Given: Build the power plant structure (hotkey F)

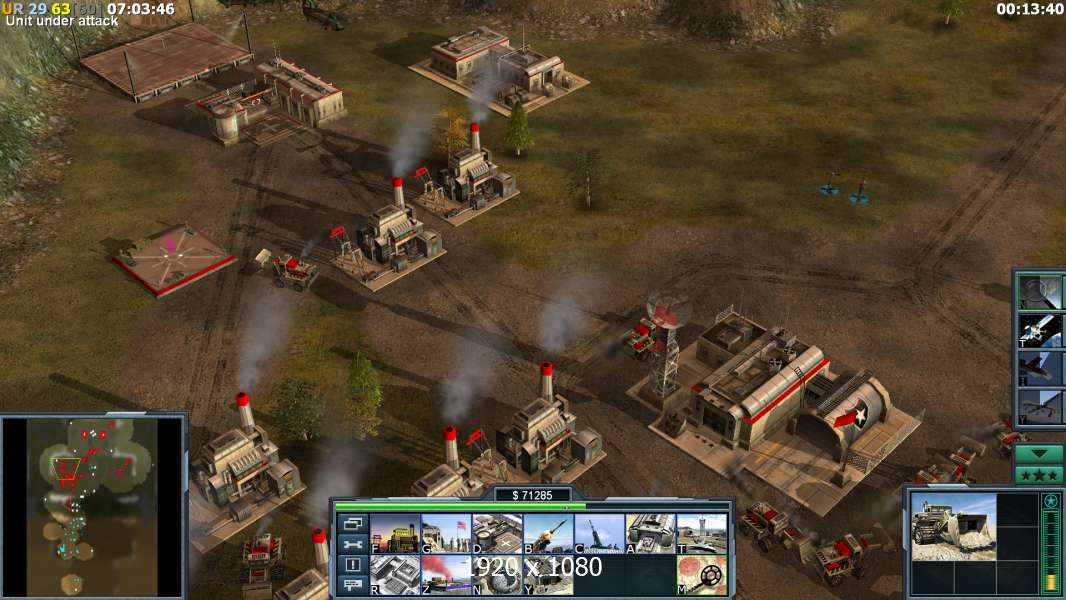Looking at the screenshot, I should click(x=395, y=534).
